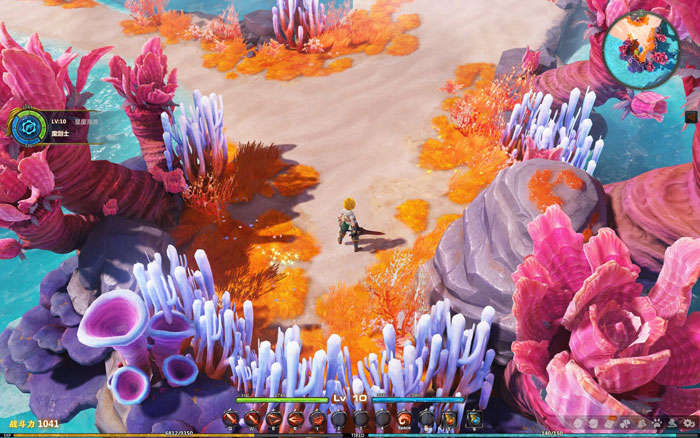Trigger the E key skill icon
The width and height of the screenshot is (700, 438).
(274, 418)
